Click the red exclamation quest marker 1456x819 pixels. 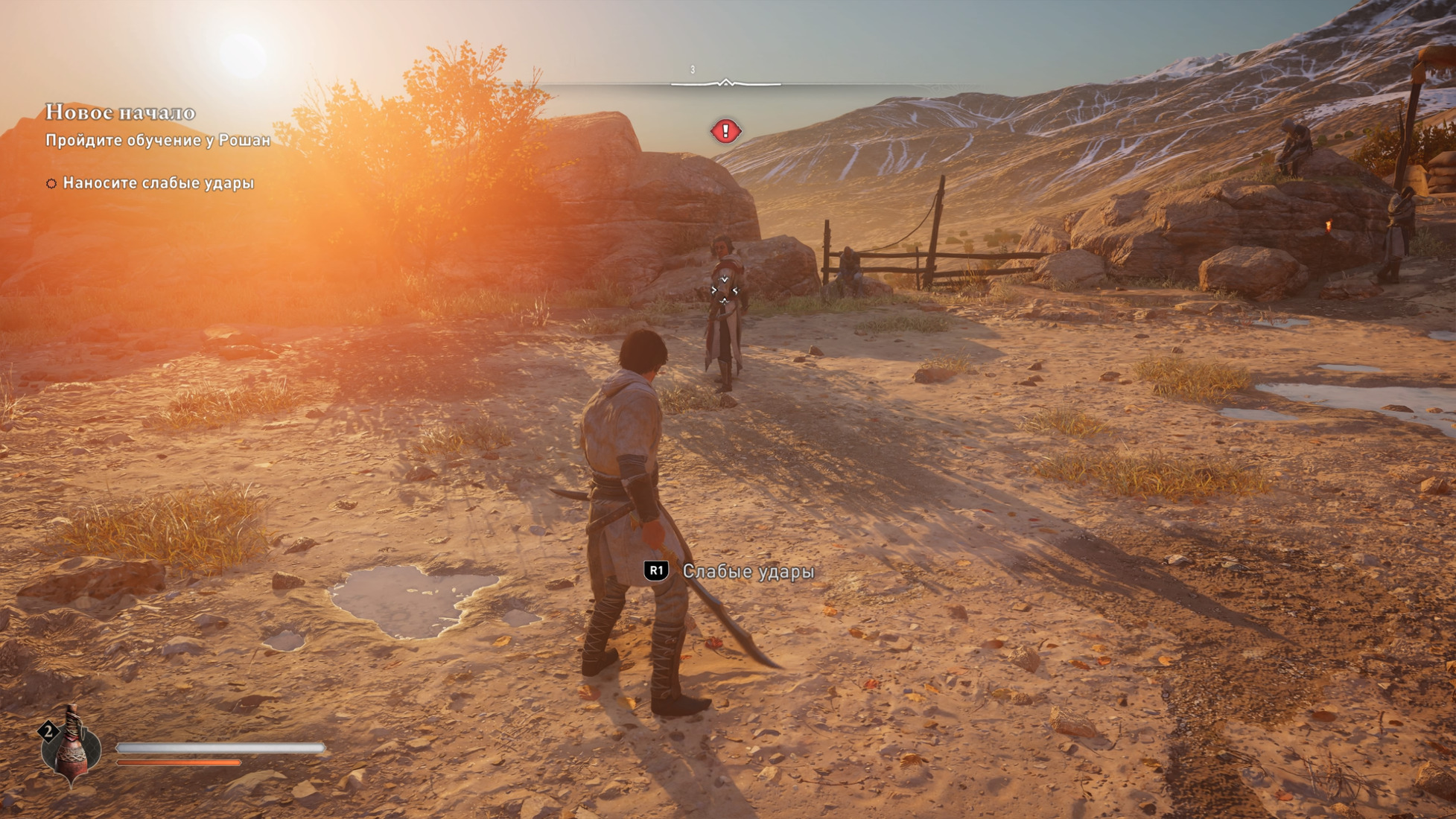tap(725, 132)
